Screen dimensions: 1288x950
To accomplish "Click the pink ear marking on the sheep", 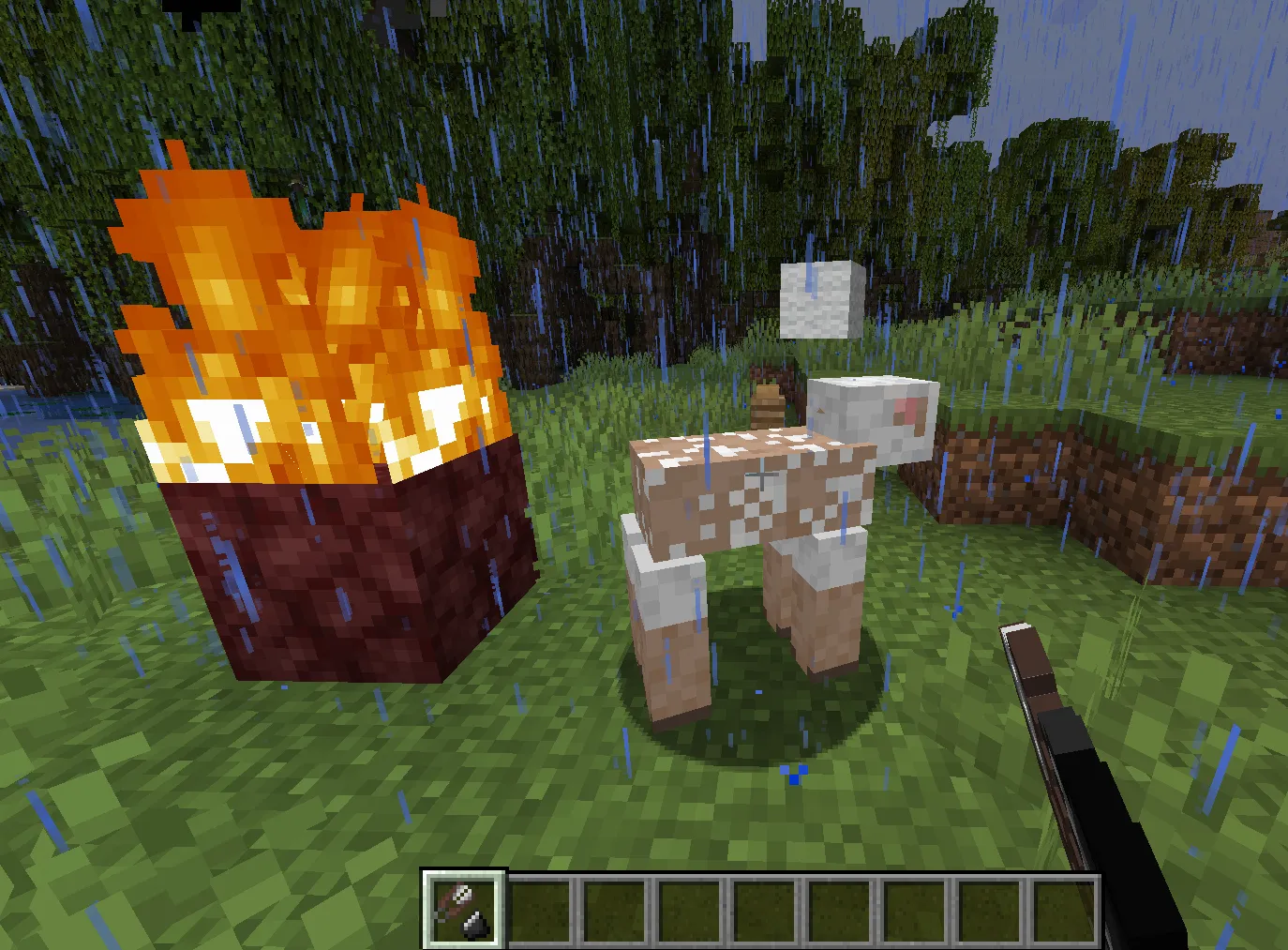I will point(907,410).
